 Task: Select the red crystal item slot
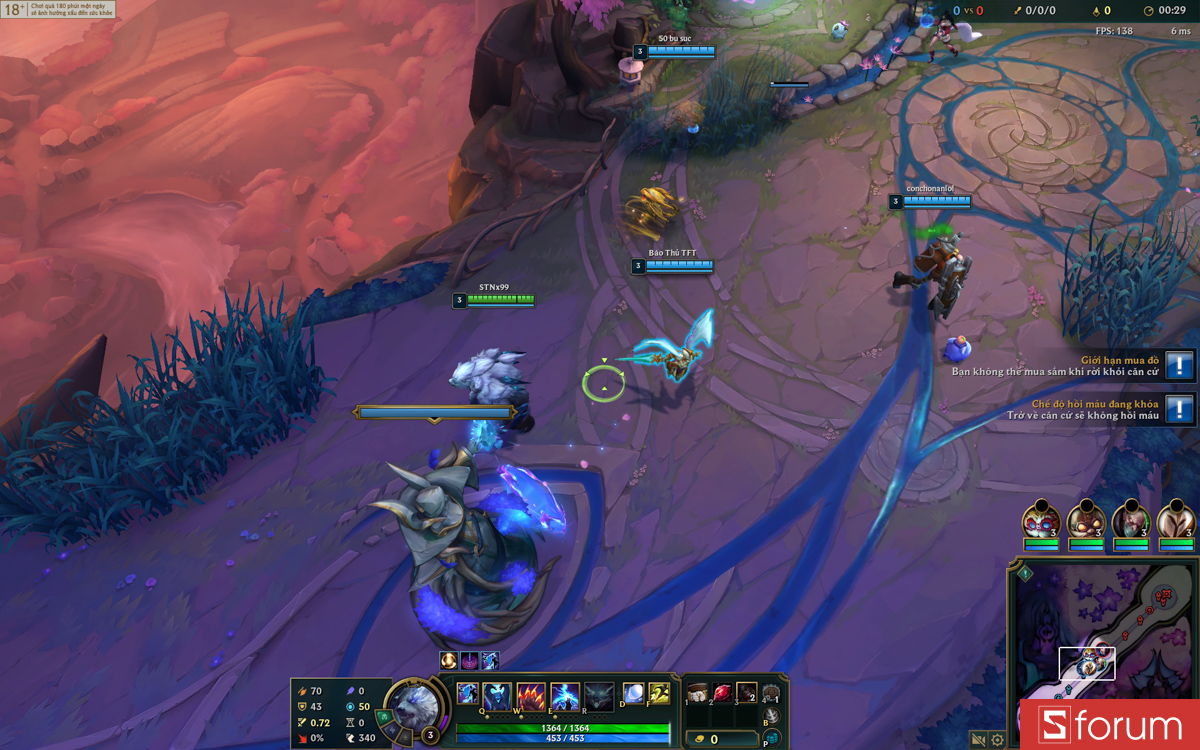click(722, 693)
